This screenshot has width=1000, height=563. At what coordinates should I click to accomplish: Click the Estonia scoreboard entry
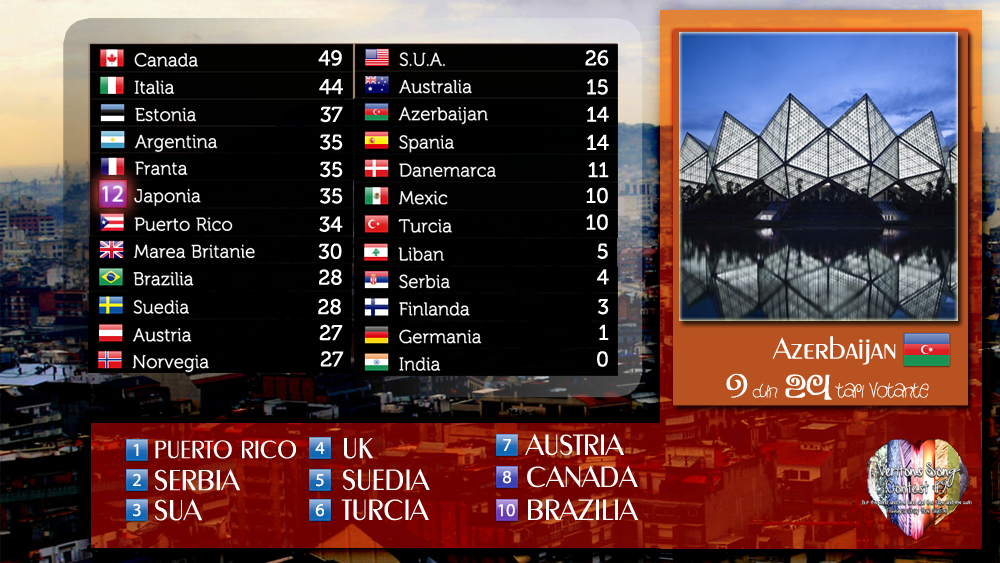pos(220,114)
